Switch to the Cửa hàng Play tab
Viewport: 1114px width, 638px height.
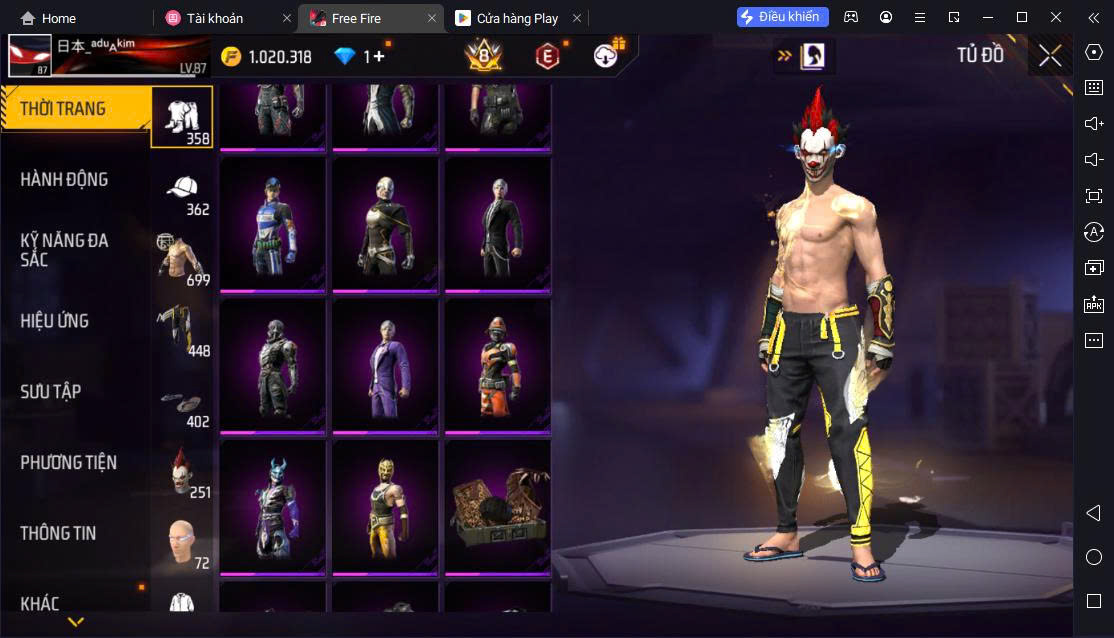515,18
